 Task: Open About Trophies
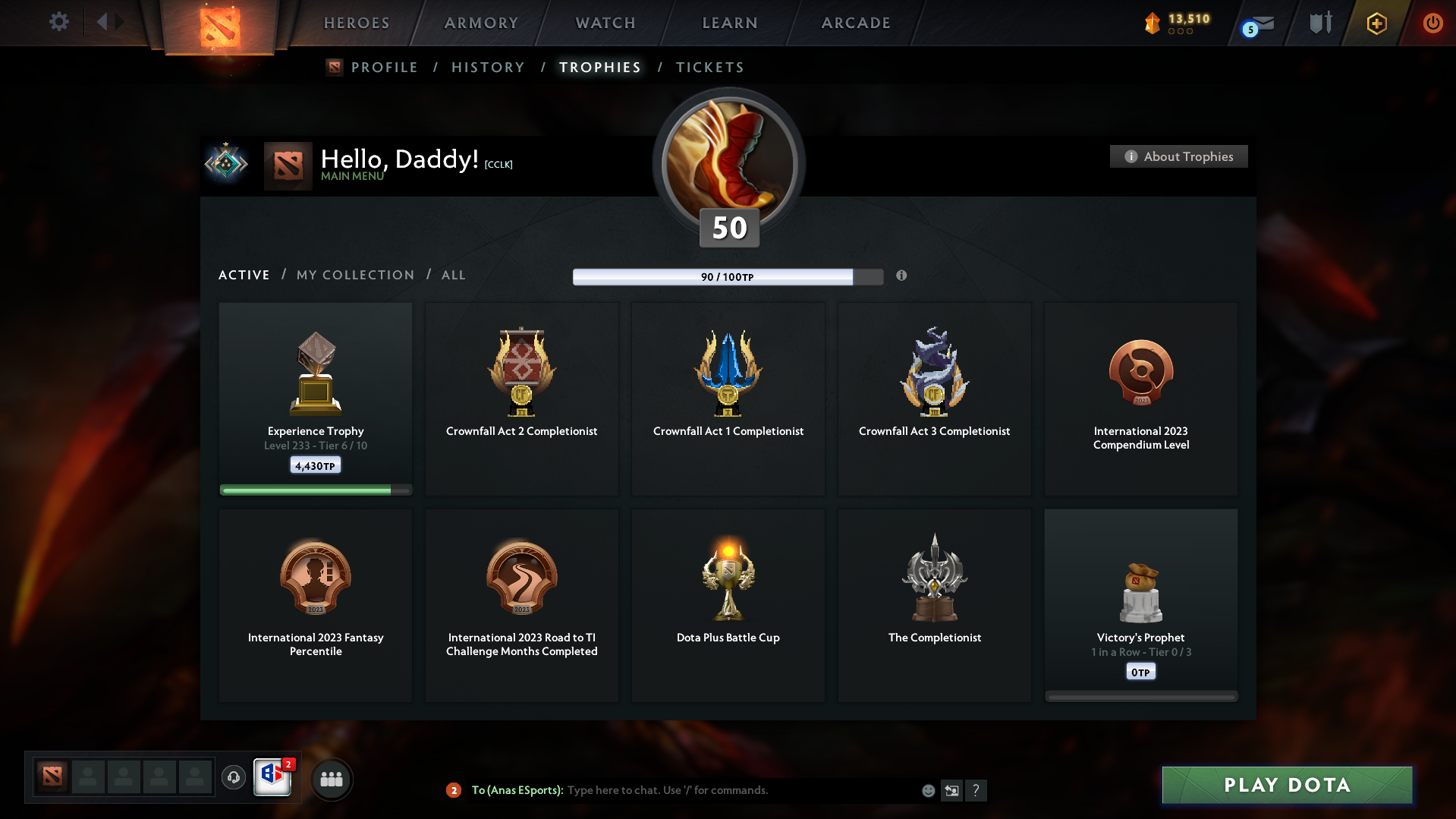tap(1178, 156)
